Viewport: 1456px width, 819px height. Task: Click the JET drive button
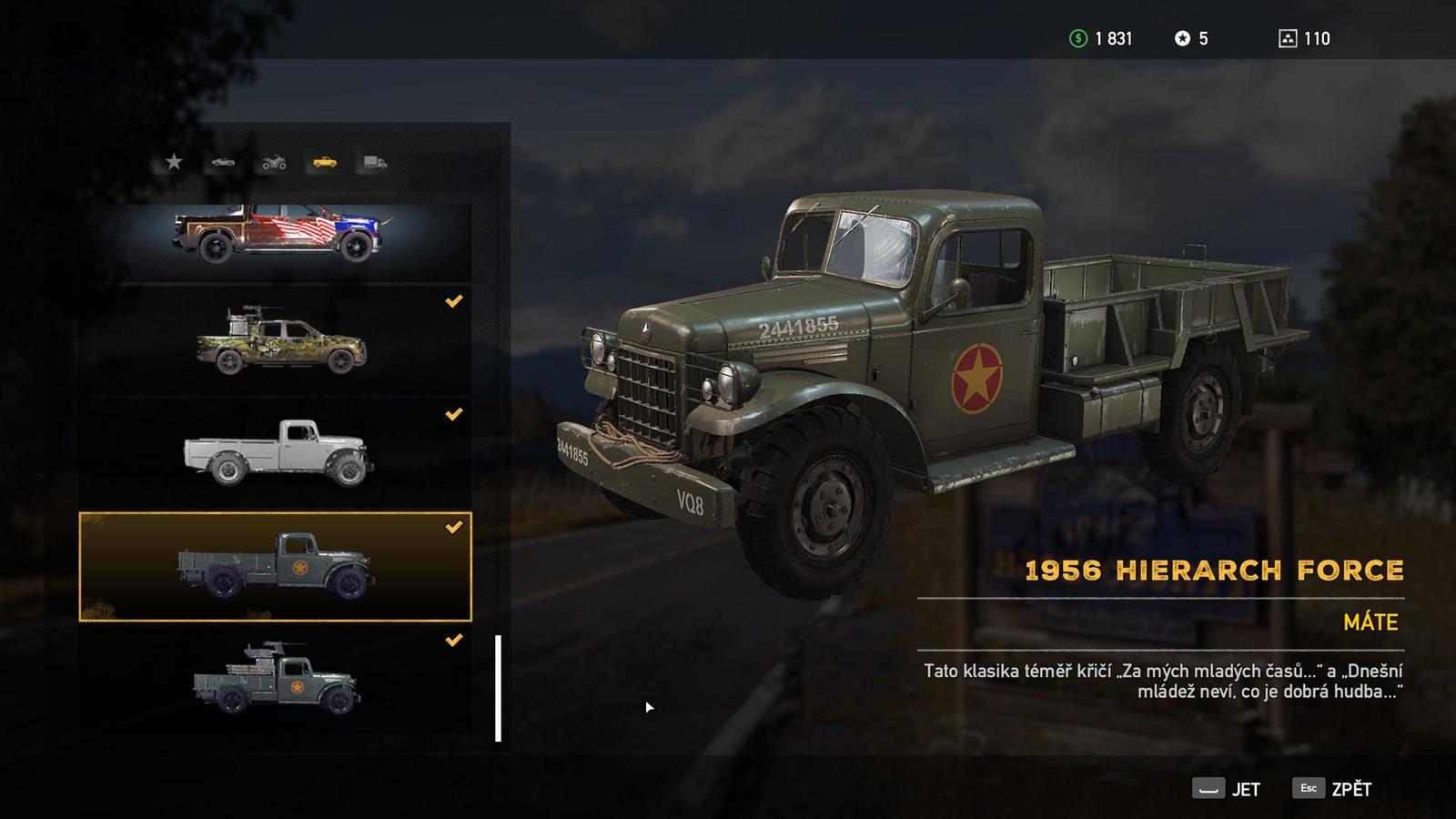coord(1227,789)
